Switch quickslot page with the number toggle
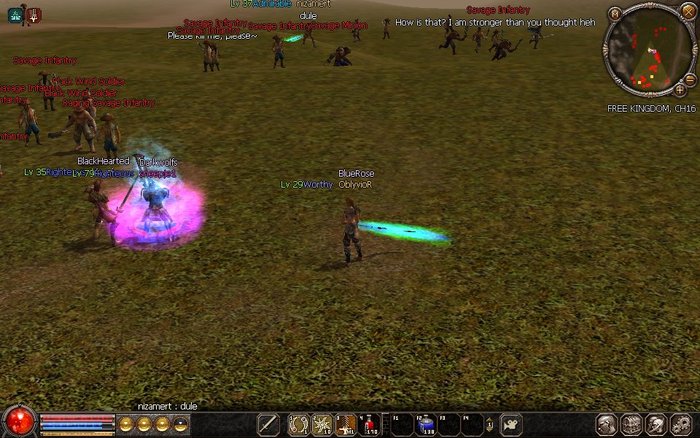The image size is (700, 438). coord(489,425)
